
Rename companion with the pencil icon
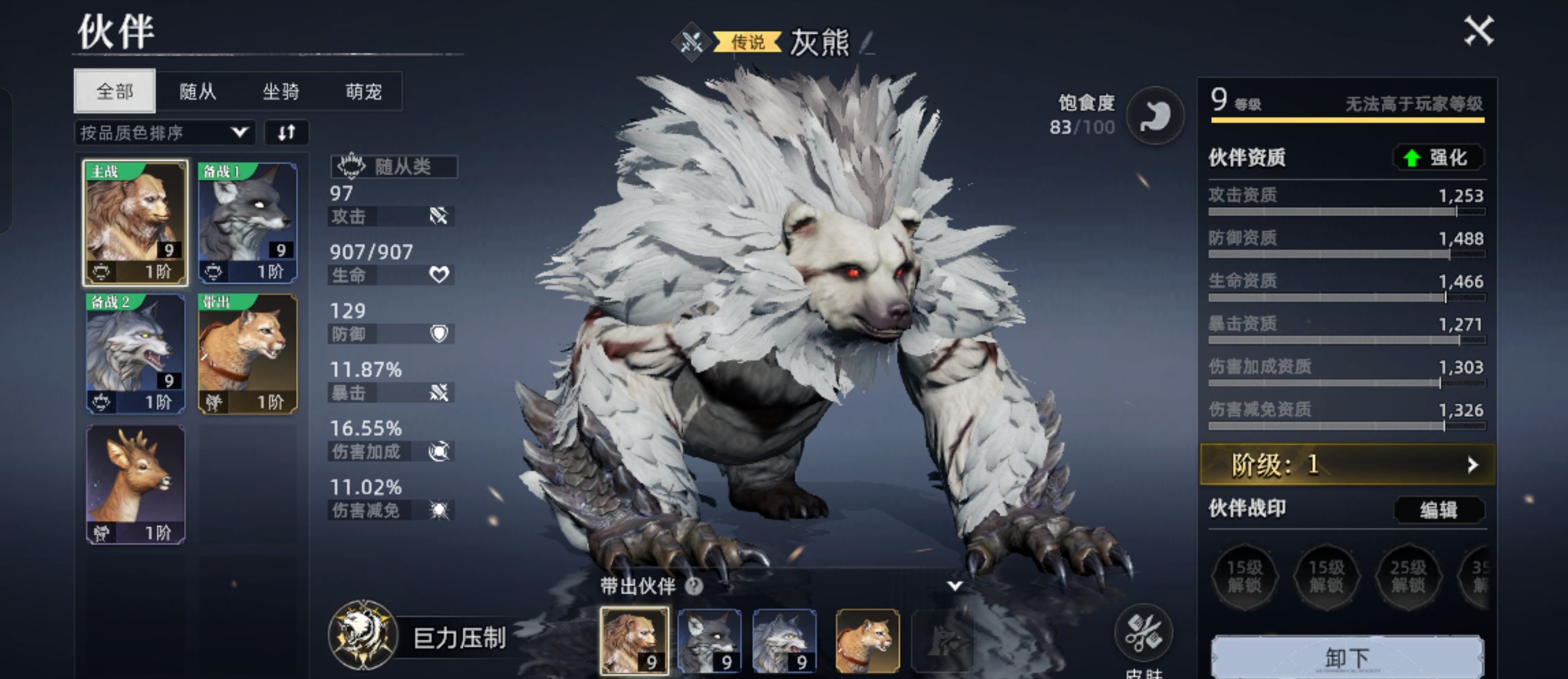pos(867,42)
